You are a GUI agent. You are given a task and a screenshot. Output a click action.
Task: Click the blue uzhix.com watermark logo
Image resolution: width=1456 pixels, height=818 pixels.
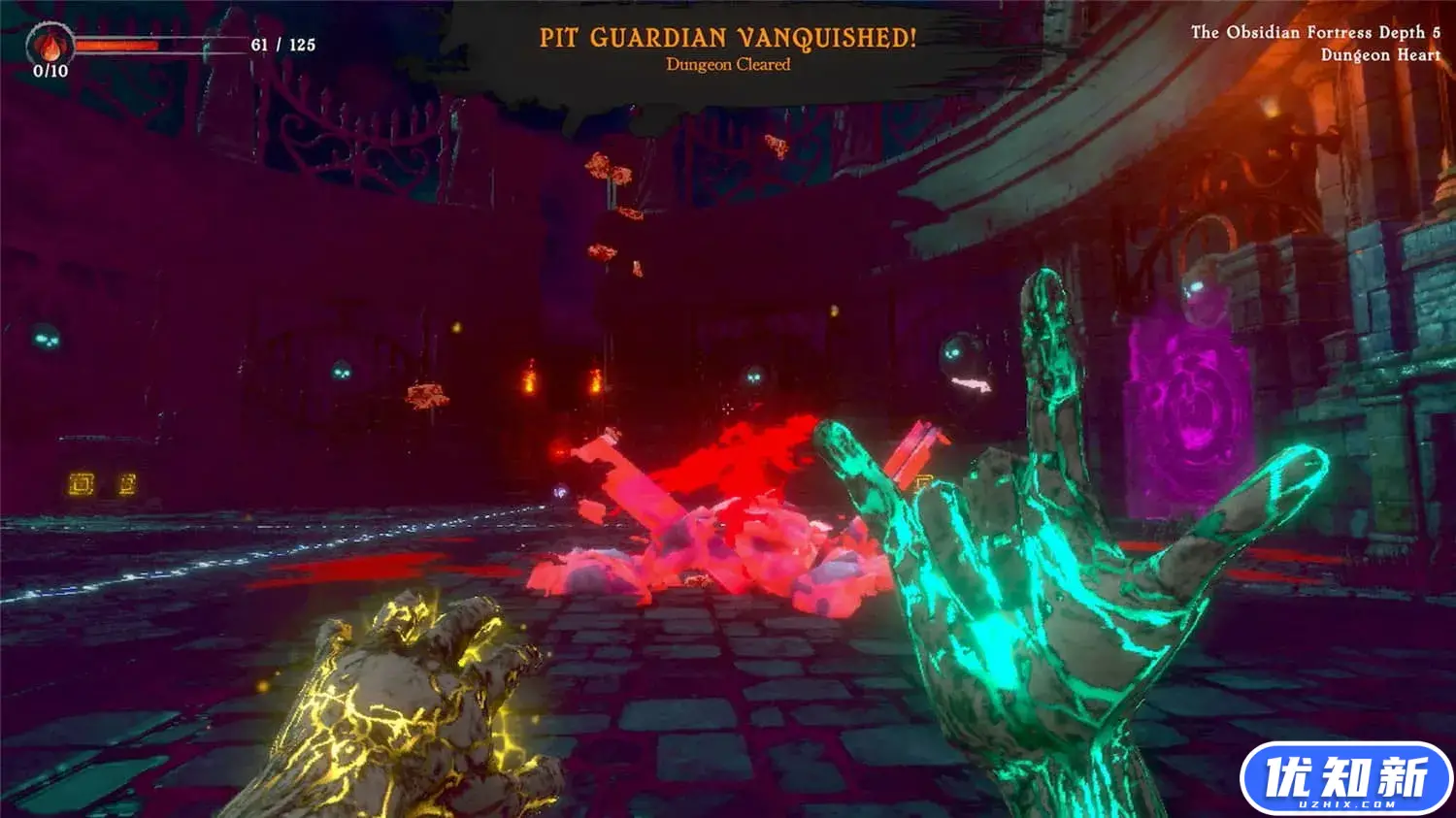point(1345,778)
